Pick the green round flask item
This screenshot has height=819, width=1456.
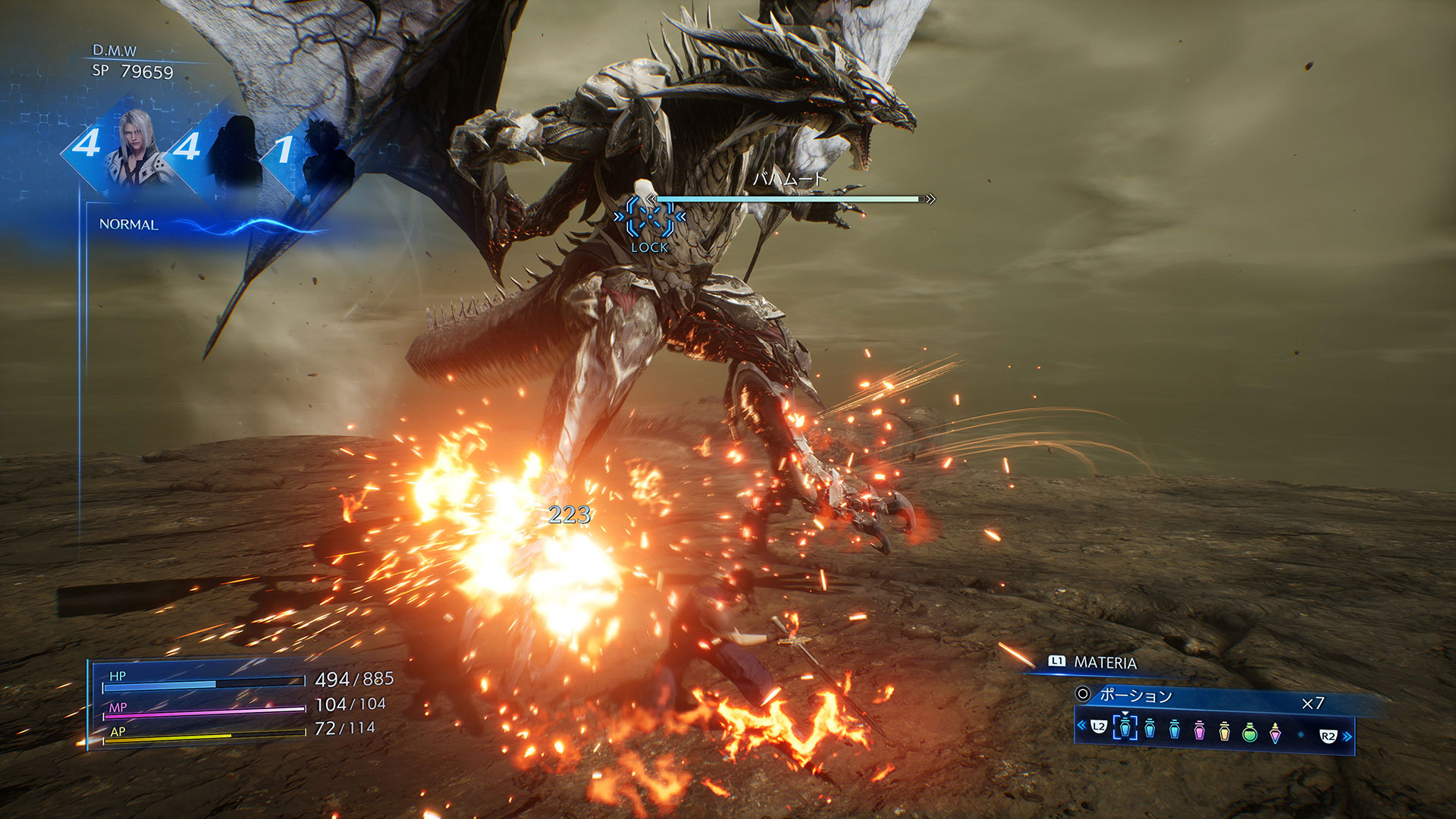tap(1250, 732)
